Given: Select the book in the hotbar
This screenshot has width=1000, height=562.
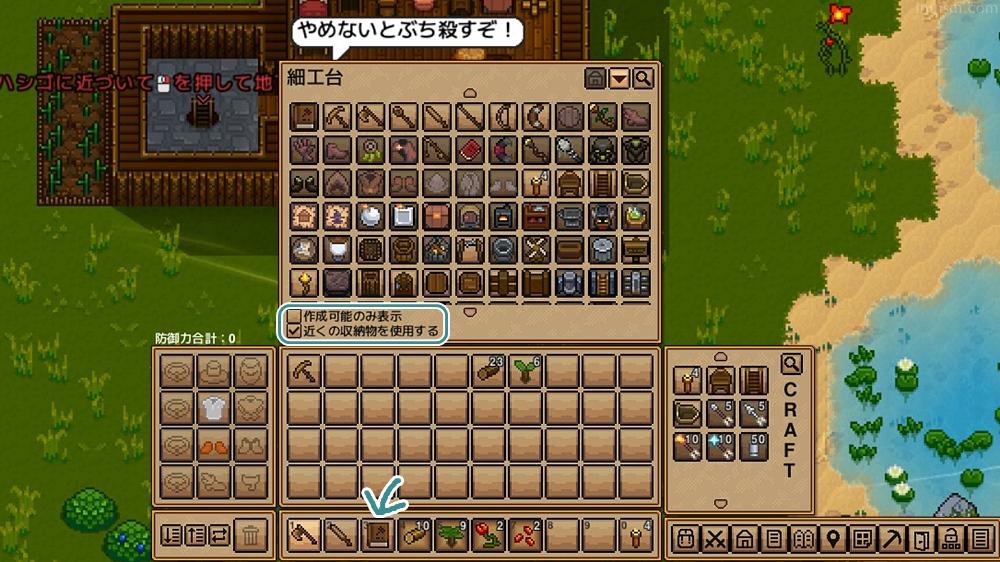Looking at the screenshot, I should [378, 537].
